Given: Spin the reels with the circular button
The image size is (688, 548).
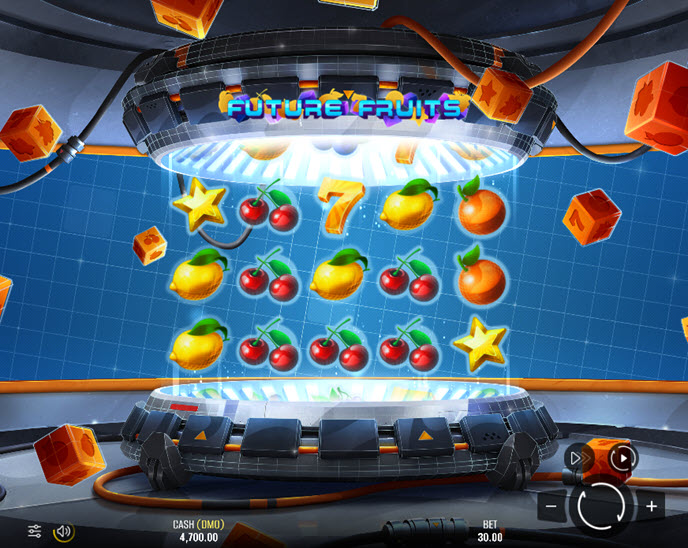Looking at the screenshot, I should (601, 505).
